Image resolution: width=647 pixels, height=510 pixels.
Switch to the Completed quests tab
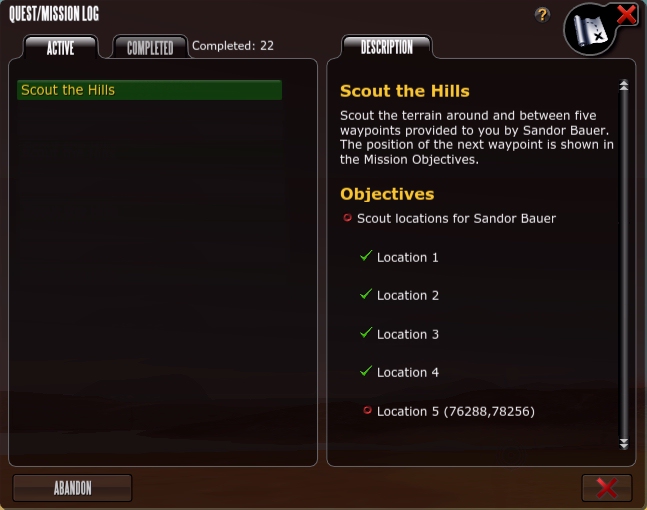tap(150, 47)
